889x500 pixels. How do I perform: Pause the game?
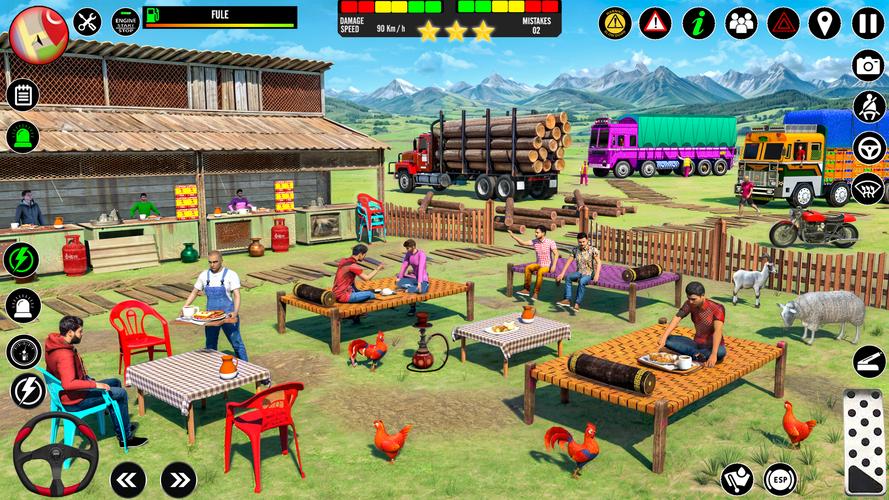867,22
